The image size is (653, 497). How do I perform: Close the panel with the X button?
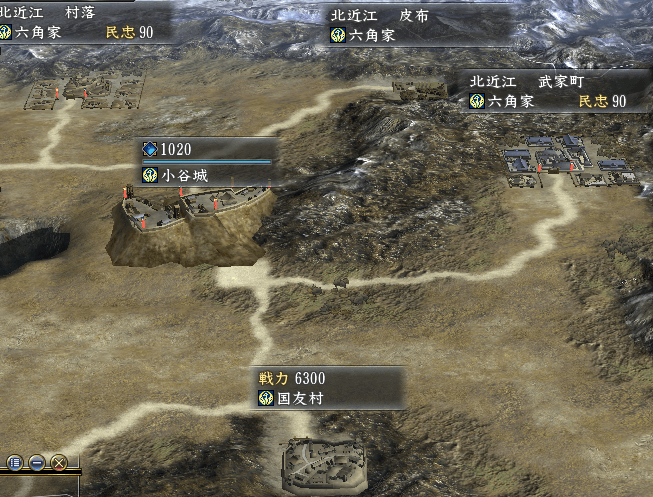pos(59,463)
